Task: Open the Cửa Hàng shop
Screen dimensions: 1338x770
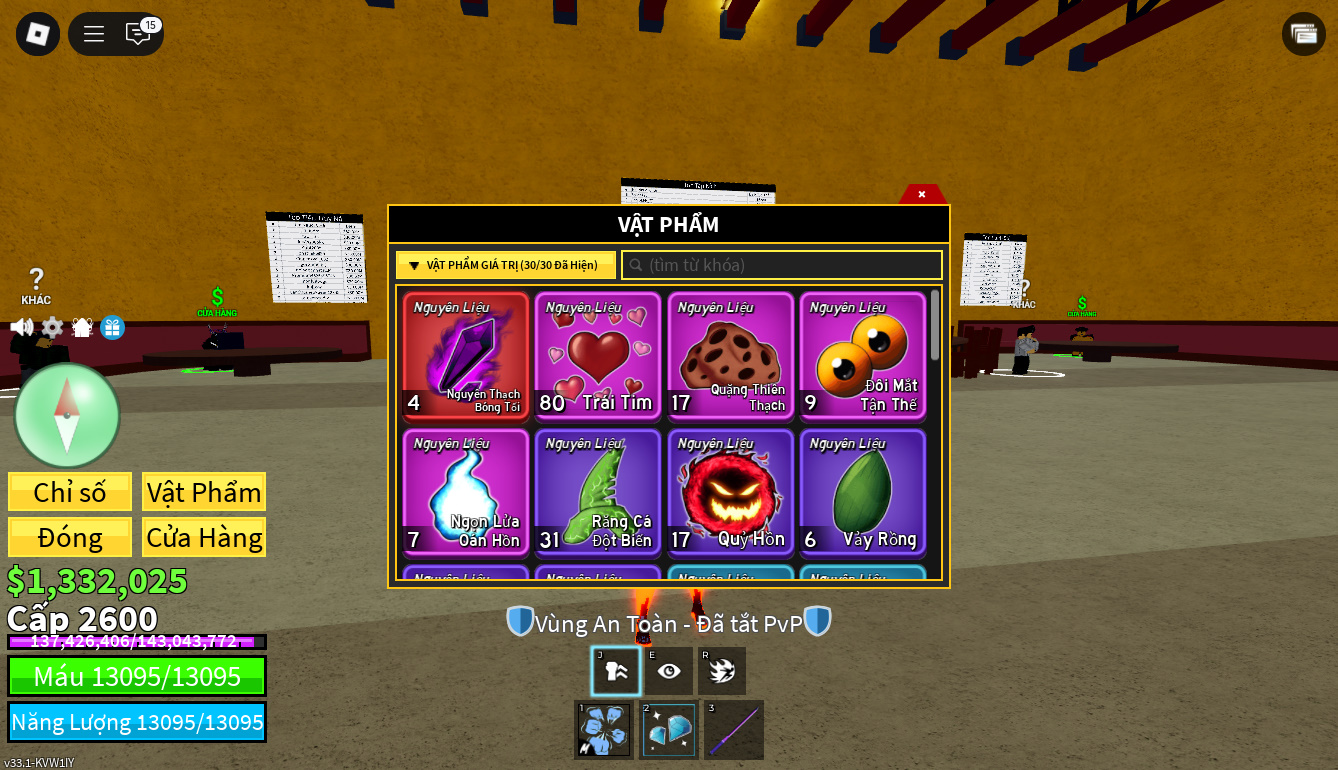Action: [204, 537]
